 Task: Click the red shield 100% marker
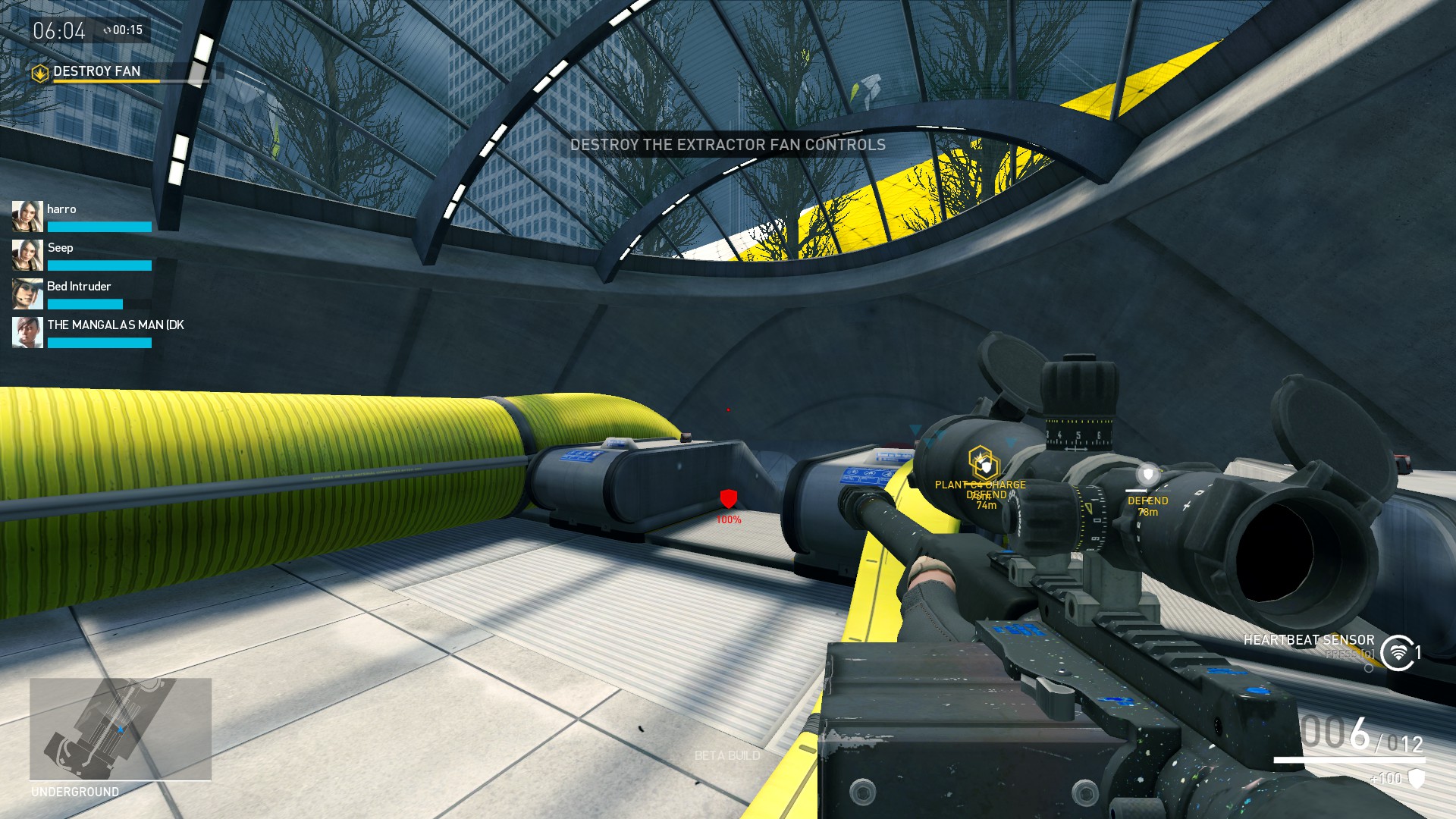728,499
